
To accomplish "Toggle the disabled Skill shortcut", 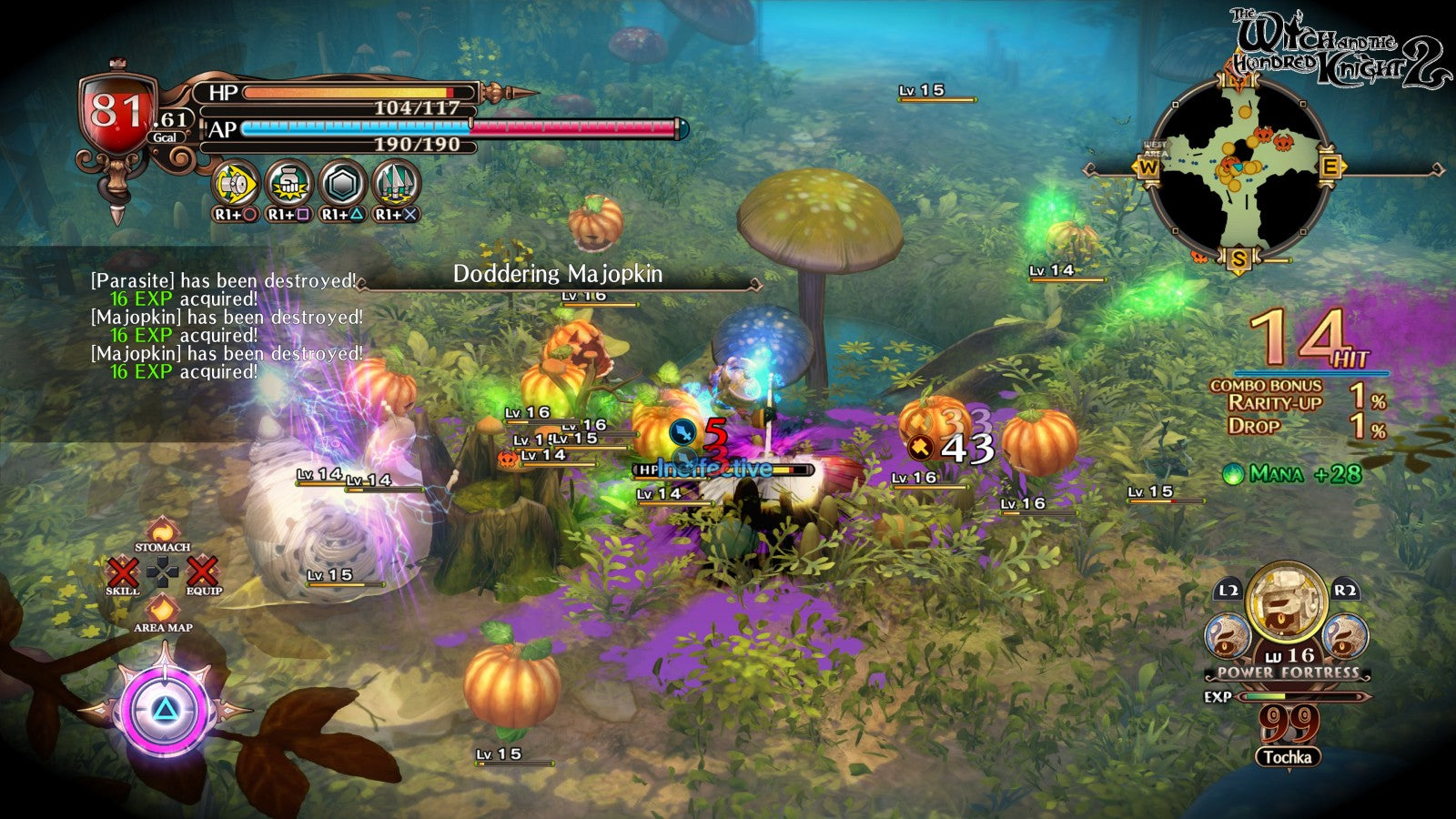I will (123, 571).
